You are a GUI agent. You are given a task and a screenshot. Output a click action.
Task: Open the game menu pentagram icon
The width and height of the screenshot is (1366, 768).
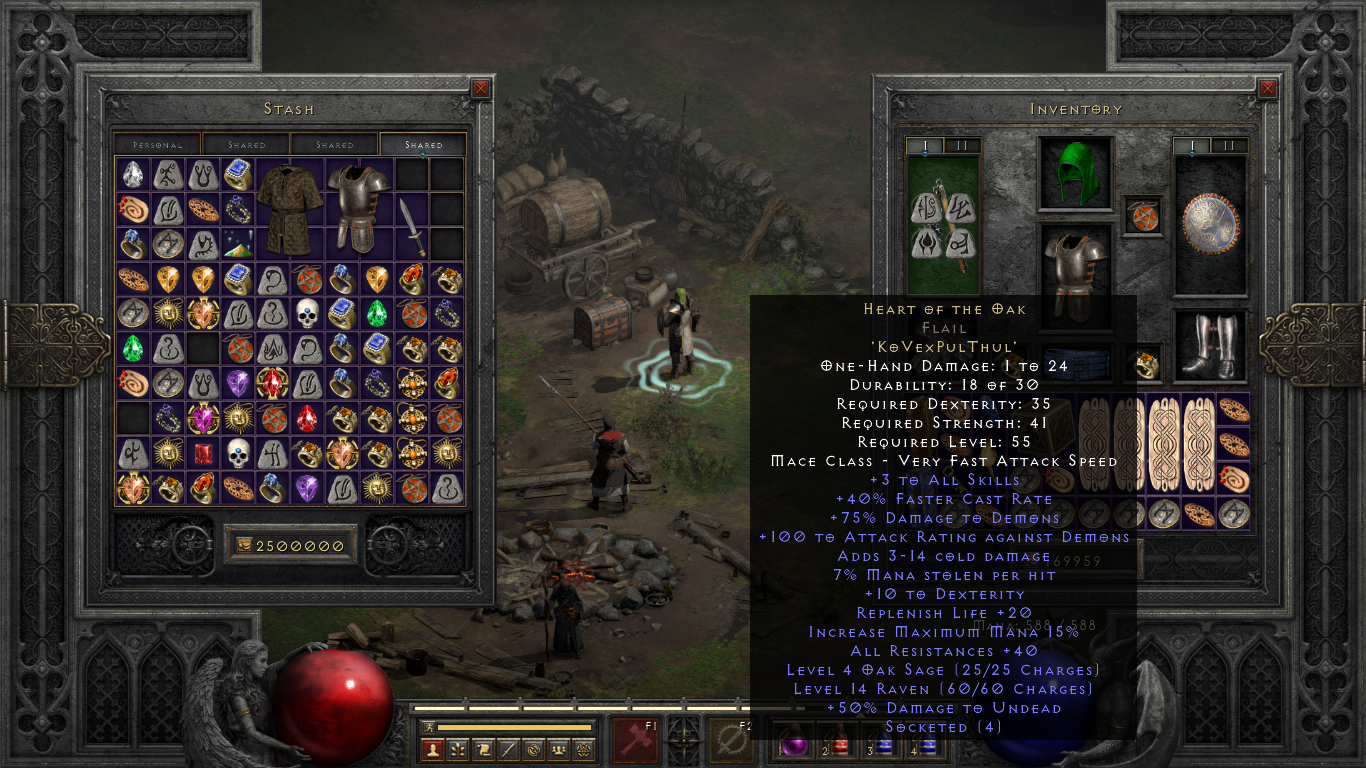coord(584,750)
